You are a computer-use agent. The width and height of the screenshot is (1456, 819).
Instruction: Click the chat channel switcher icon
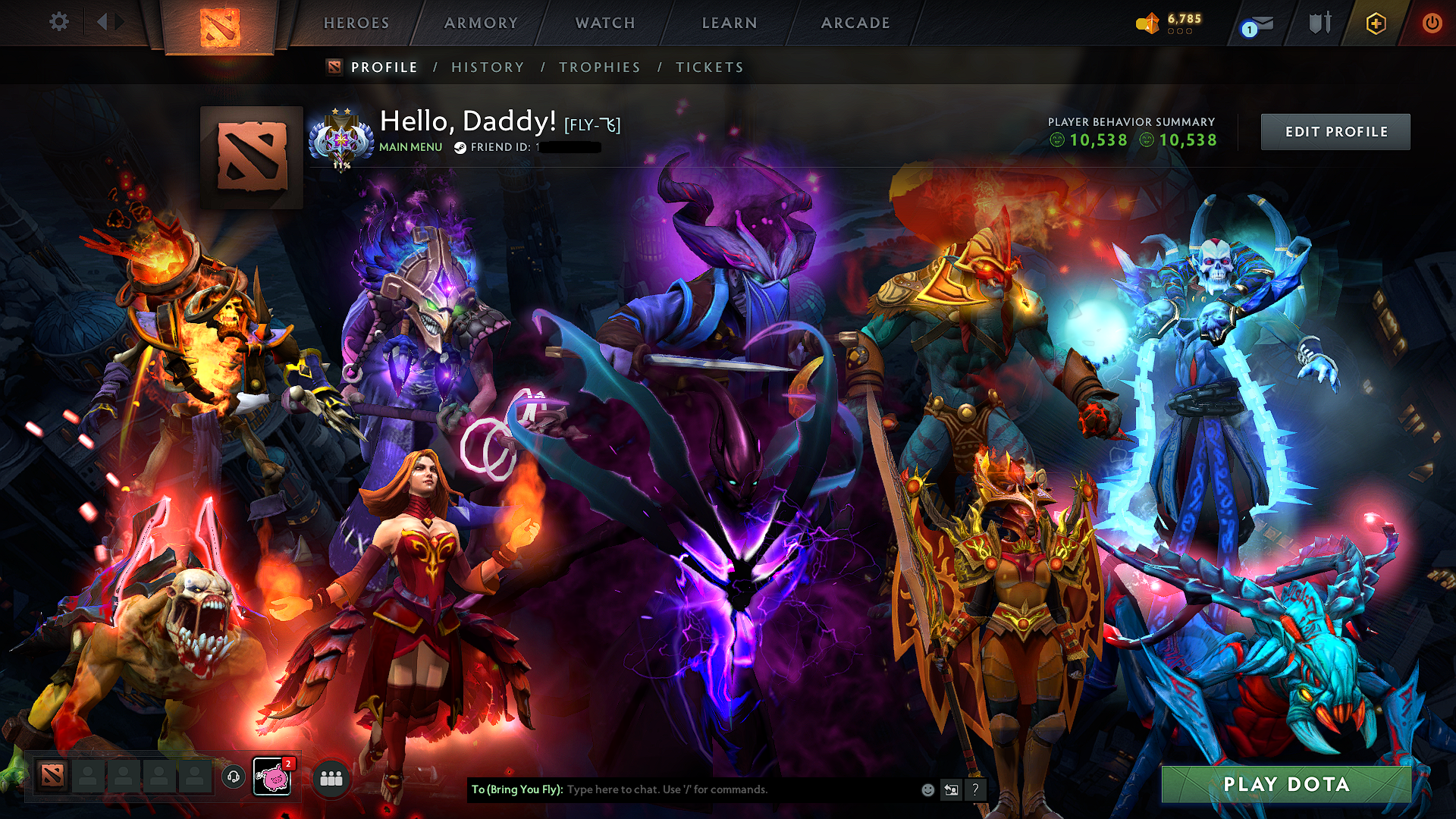click(x=951, y=789)
